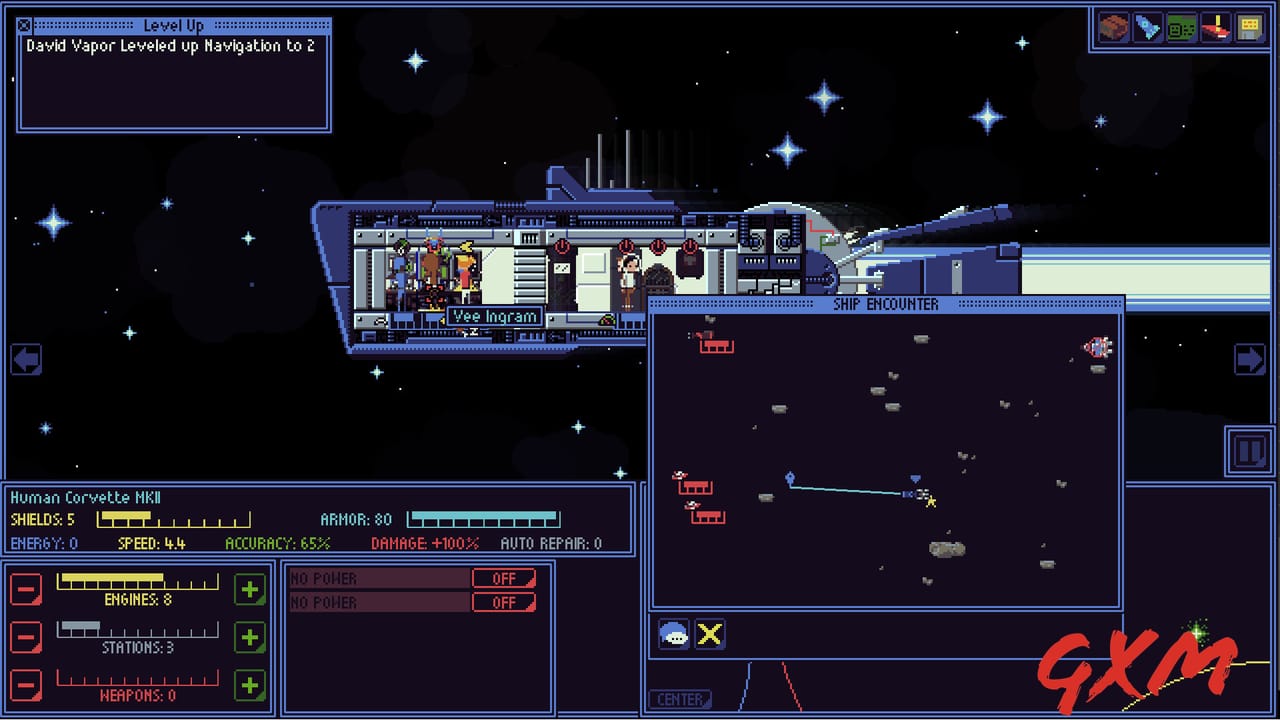Increase ENGINES power with the plus button
Viewport: 1280px width, 720px height.
pos(250,589)
